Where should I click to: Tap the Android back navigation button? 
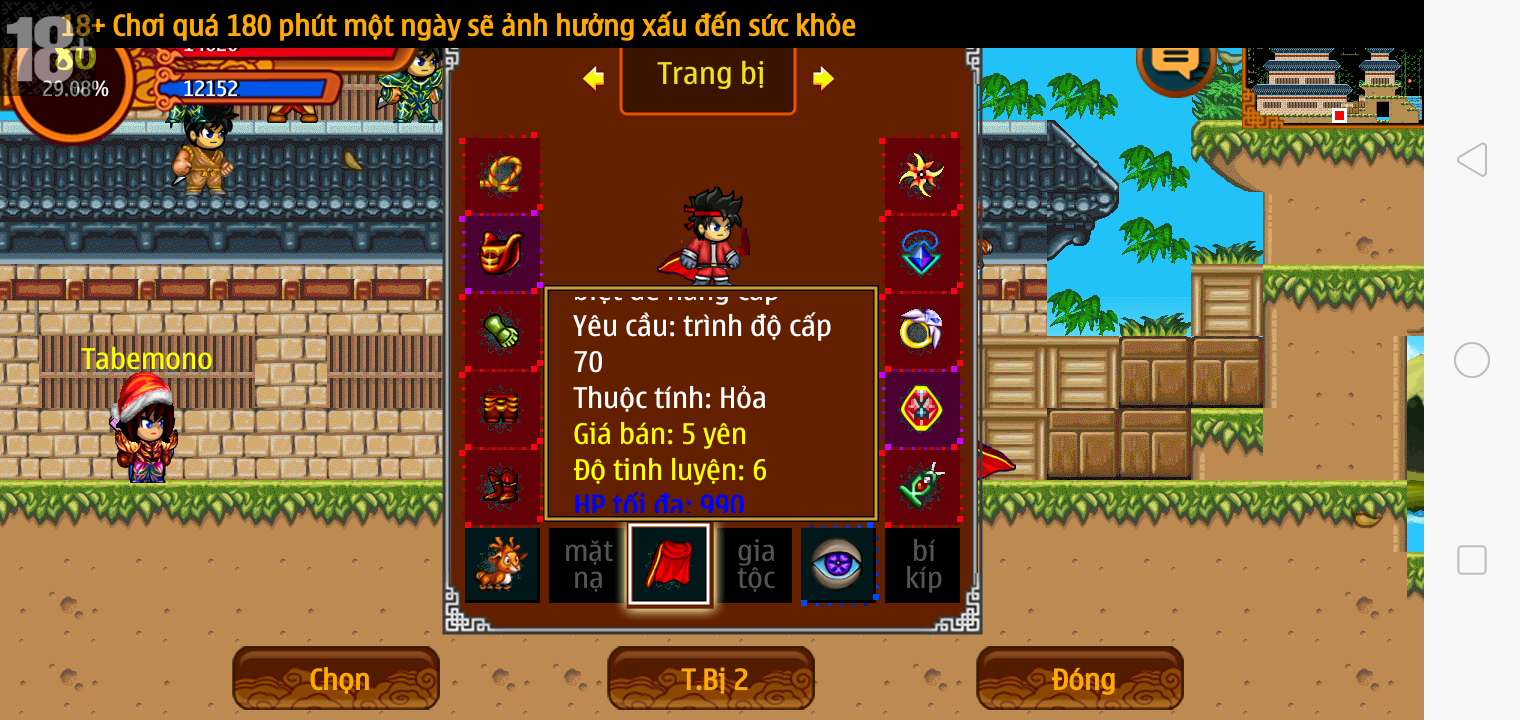click(1471, 160)
